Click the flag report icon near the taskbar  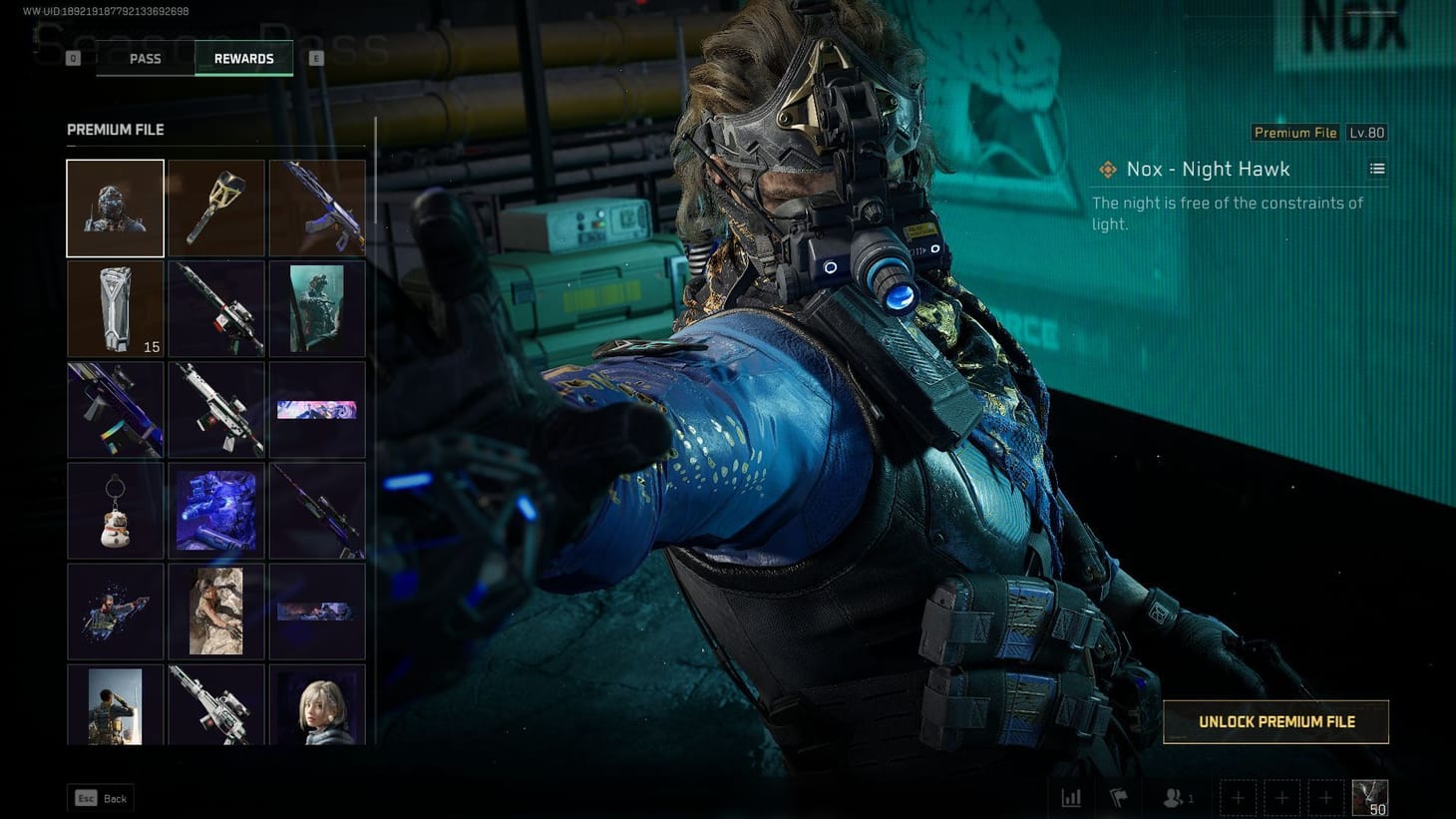(x=1117, y=797)
